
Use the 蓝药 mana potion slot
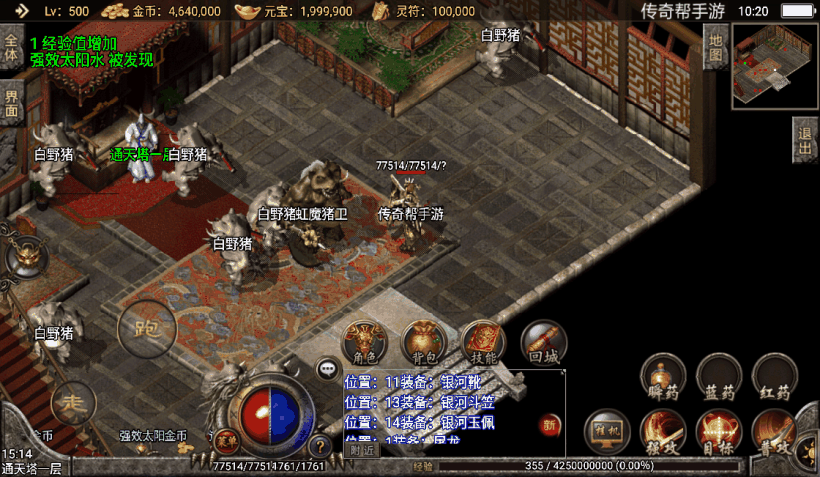point(719,376)
